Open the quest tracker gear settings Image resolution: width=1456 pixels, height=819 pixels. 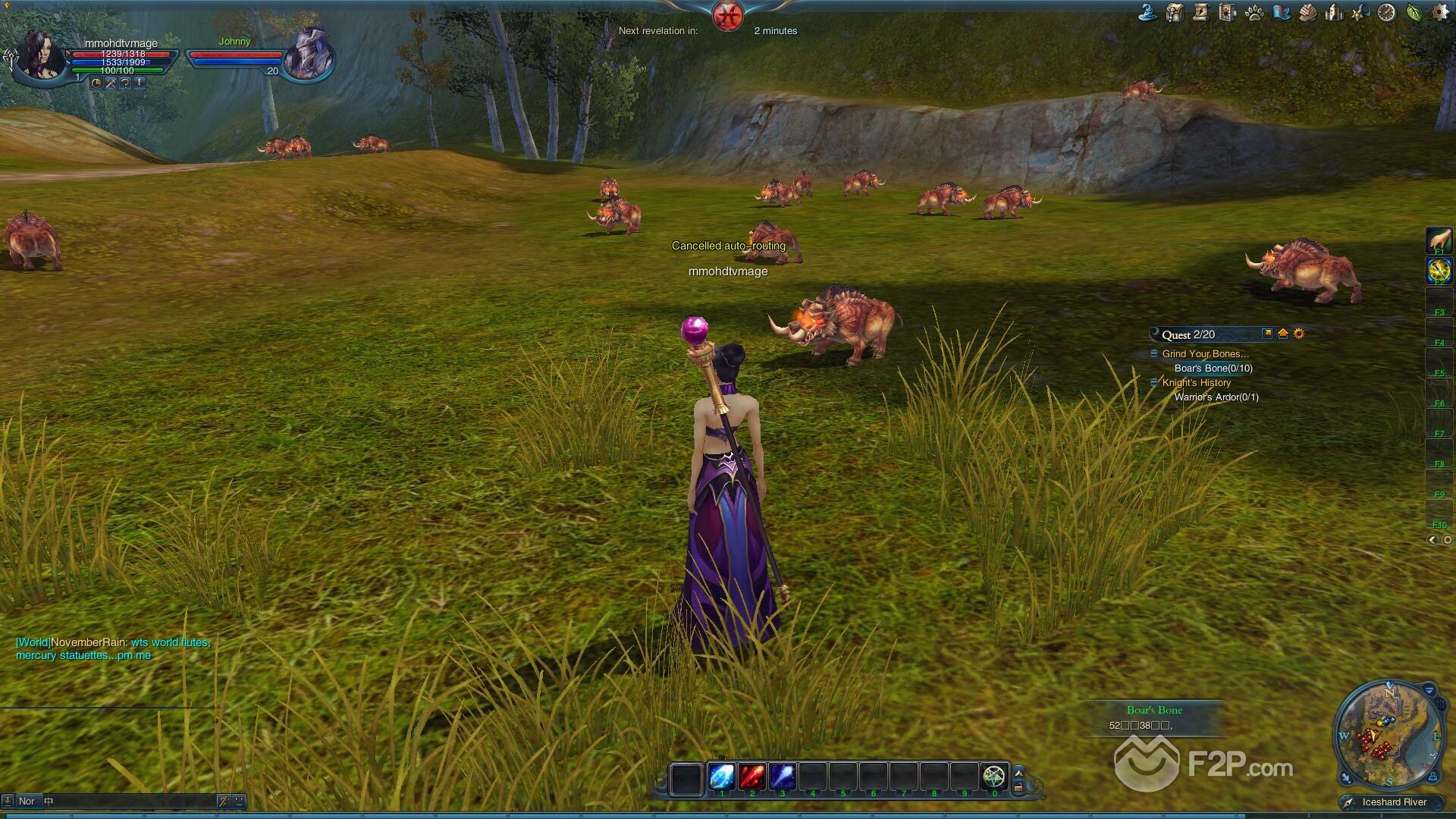(x=1299, y=334)
